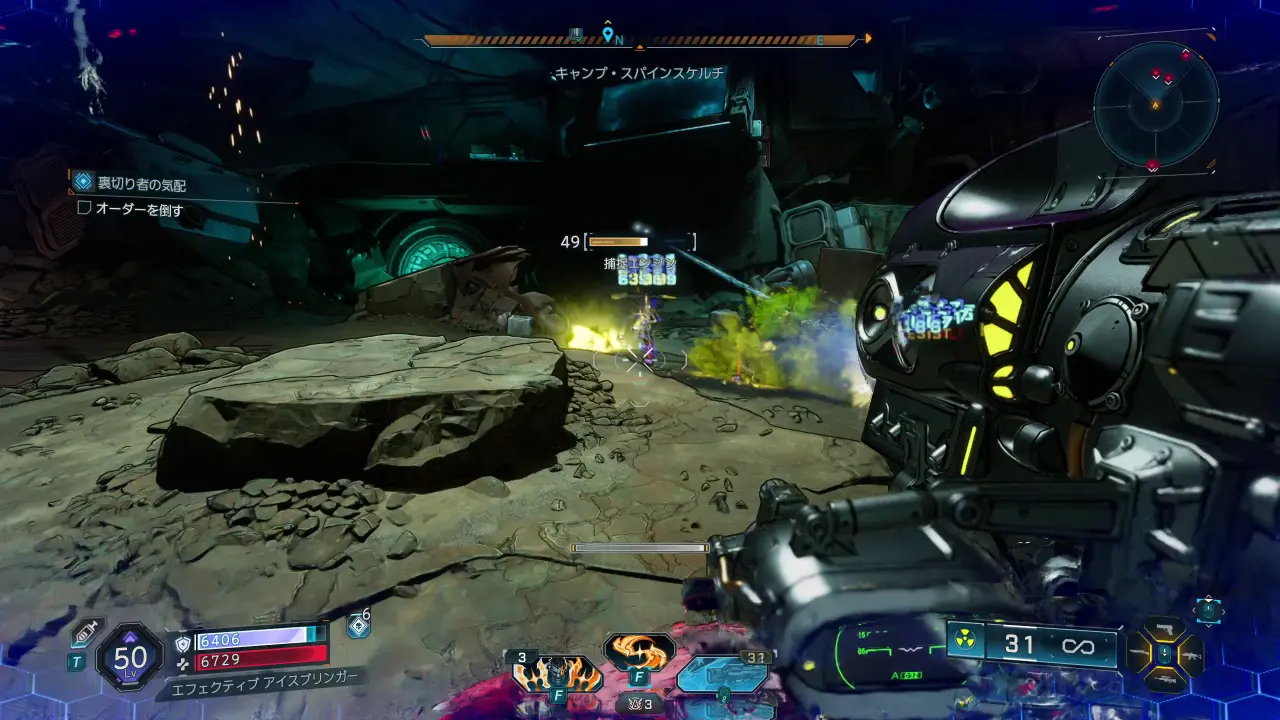Viewport: 1280px width, 720px height.
Task: Select the cyan ordnance weapon slot
Action: [x=723, y=673]
